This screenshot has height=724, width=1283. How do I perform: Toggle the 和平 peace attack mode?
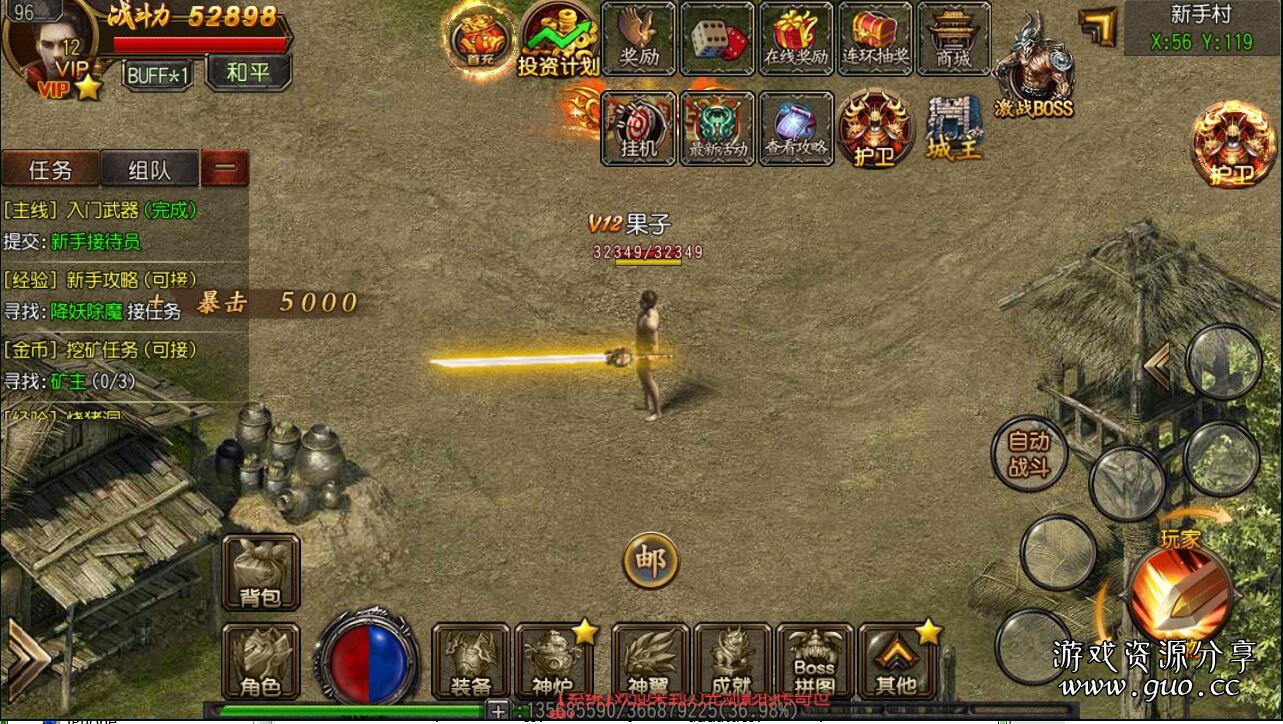(248, 73)
